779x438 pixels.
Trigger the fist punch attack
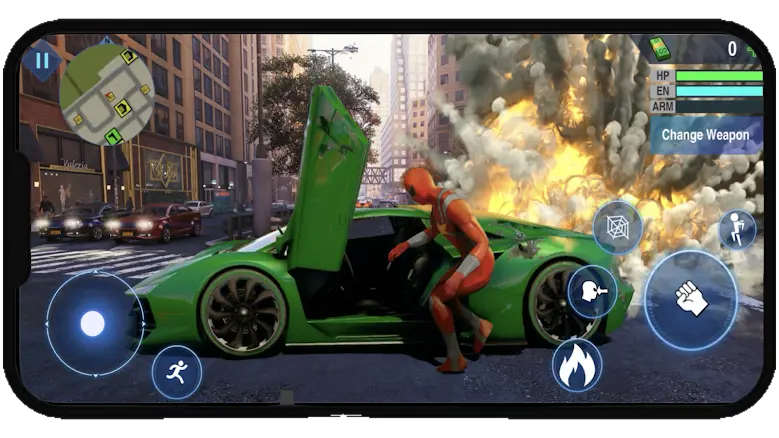point(690,299)
